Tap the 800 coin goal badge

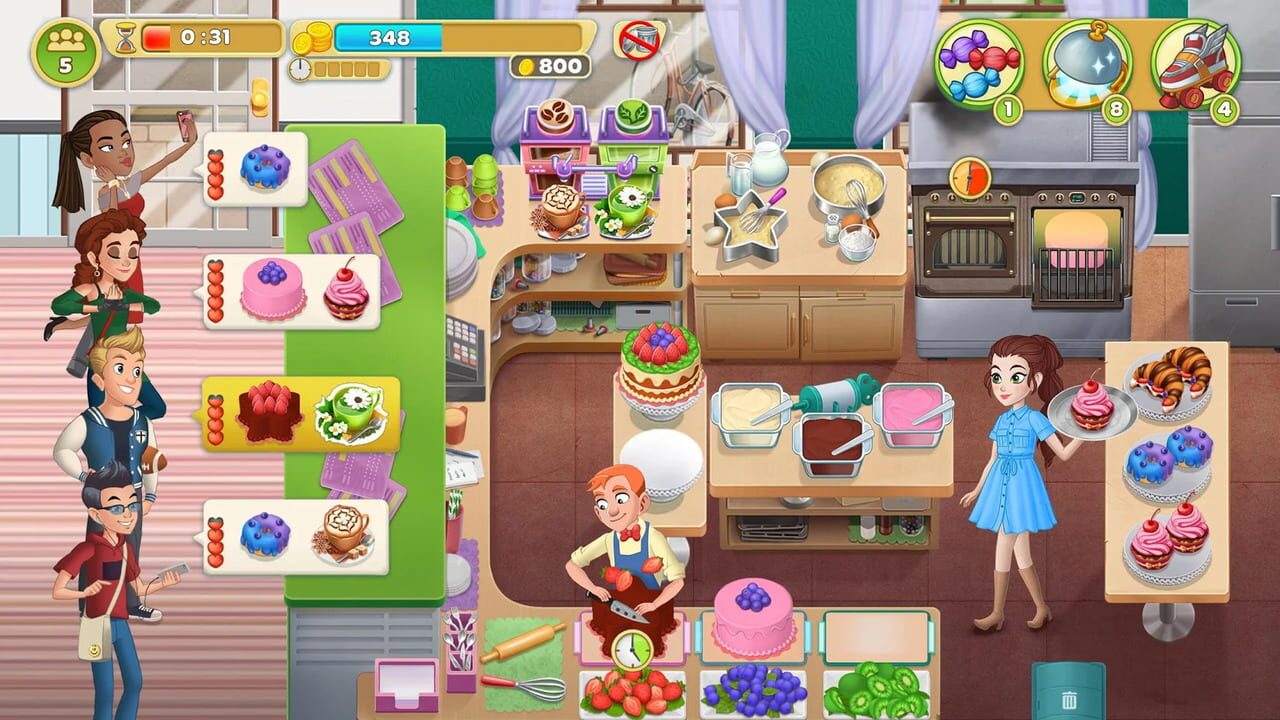[548, 64]
